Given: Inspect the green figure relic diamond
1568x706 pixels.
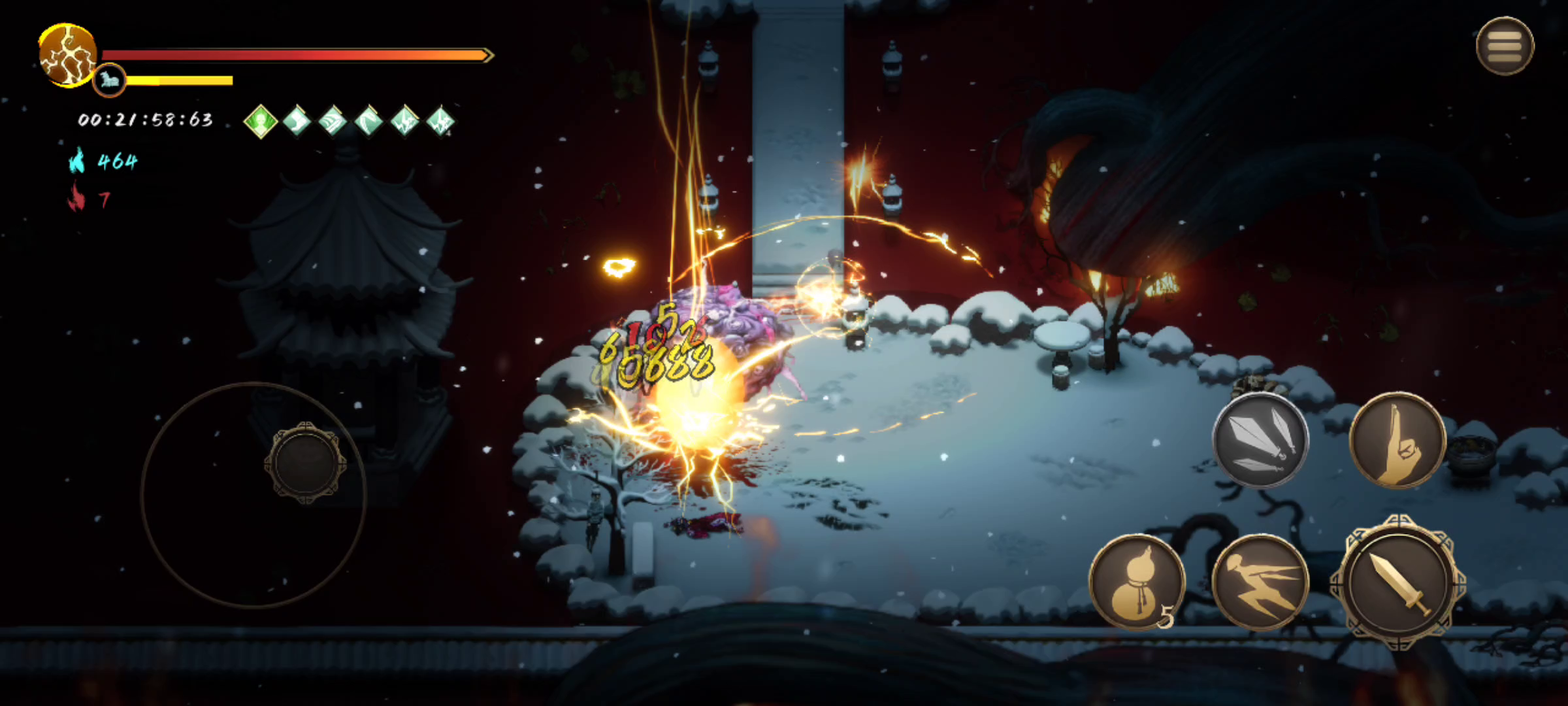Looking at the screenshot, I should pos(261,122).
